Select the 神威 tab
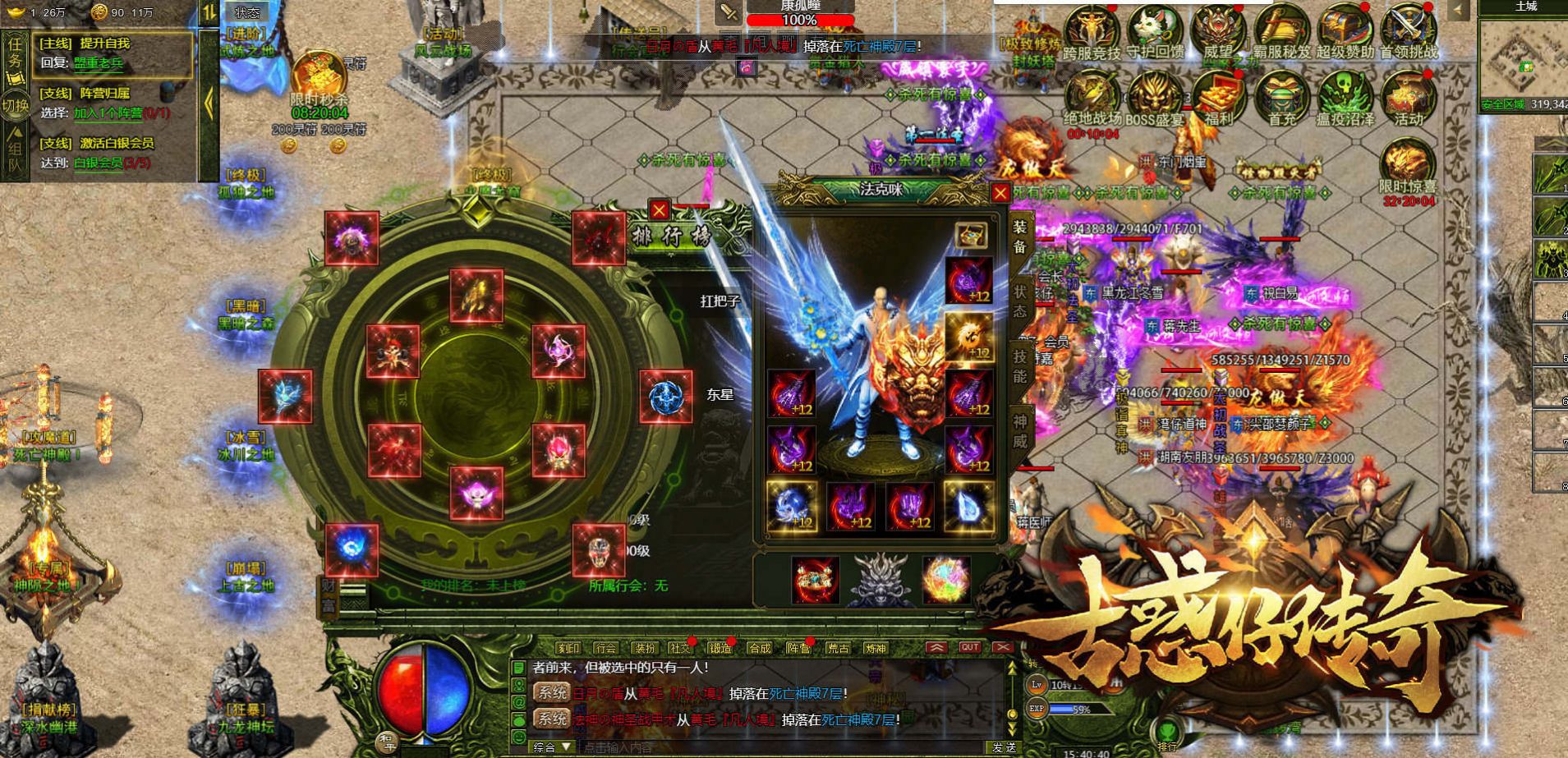Image resolution: width=1568 pixels, height=758 pixels. tap(1019, 431)
